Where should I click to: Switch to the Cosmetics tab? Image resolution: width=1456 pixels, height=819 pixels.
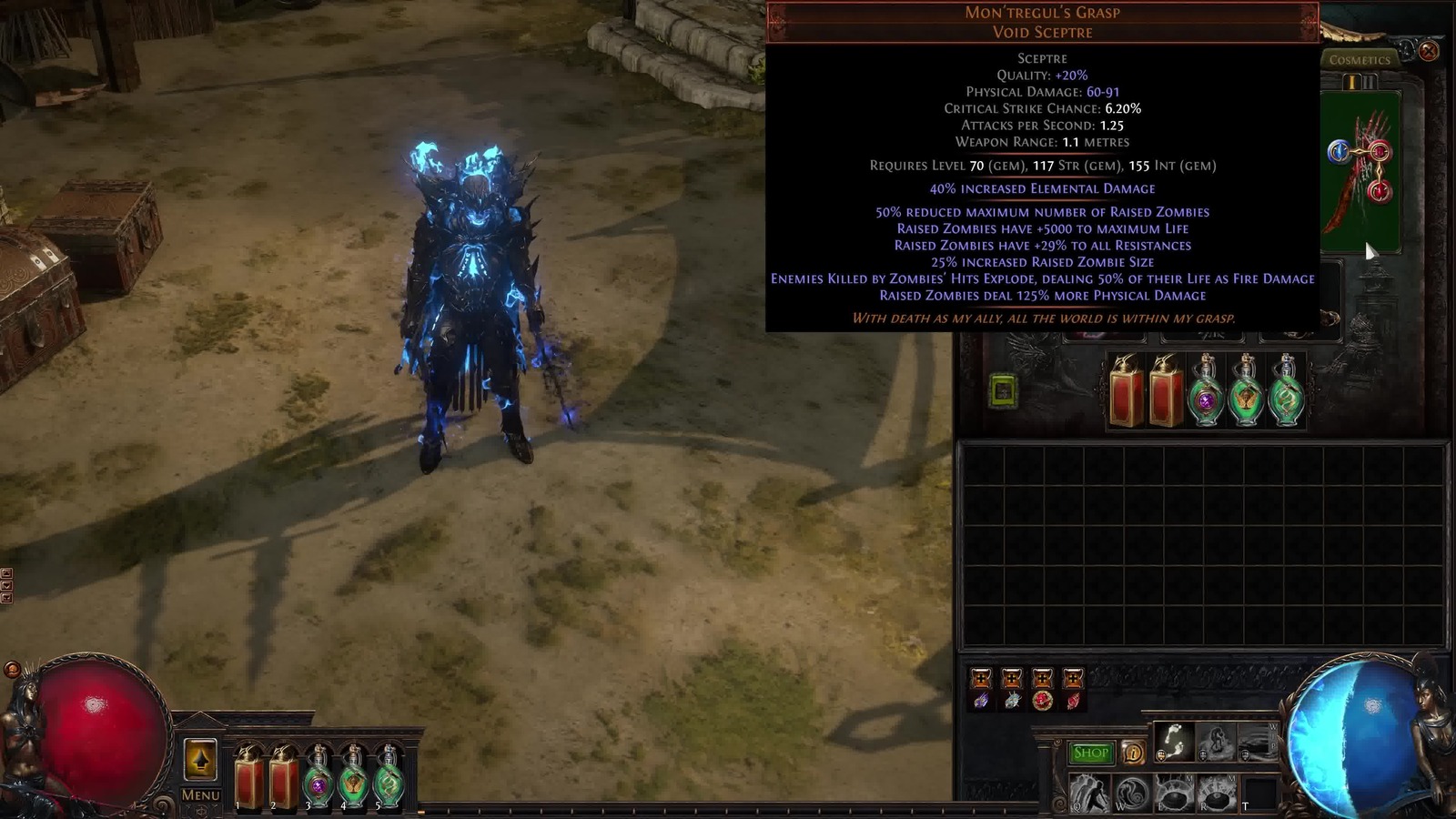1360,60
